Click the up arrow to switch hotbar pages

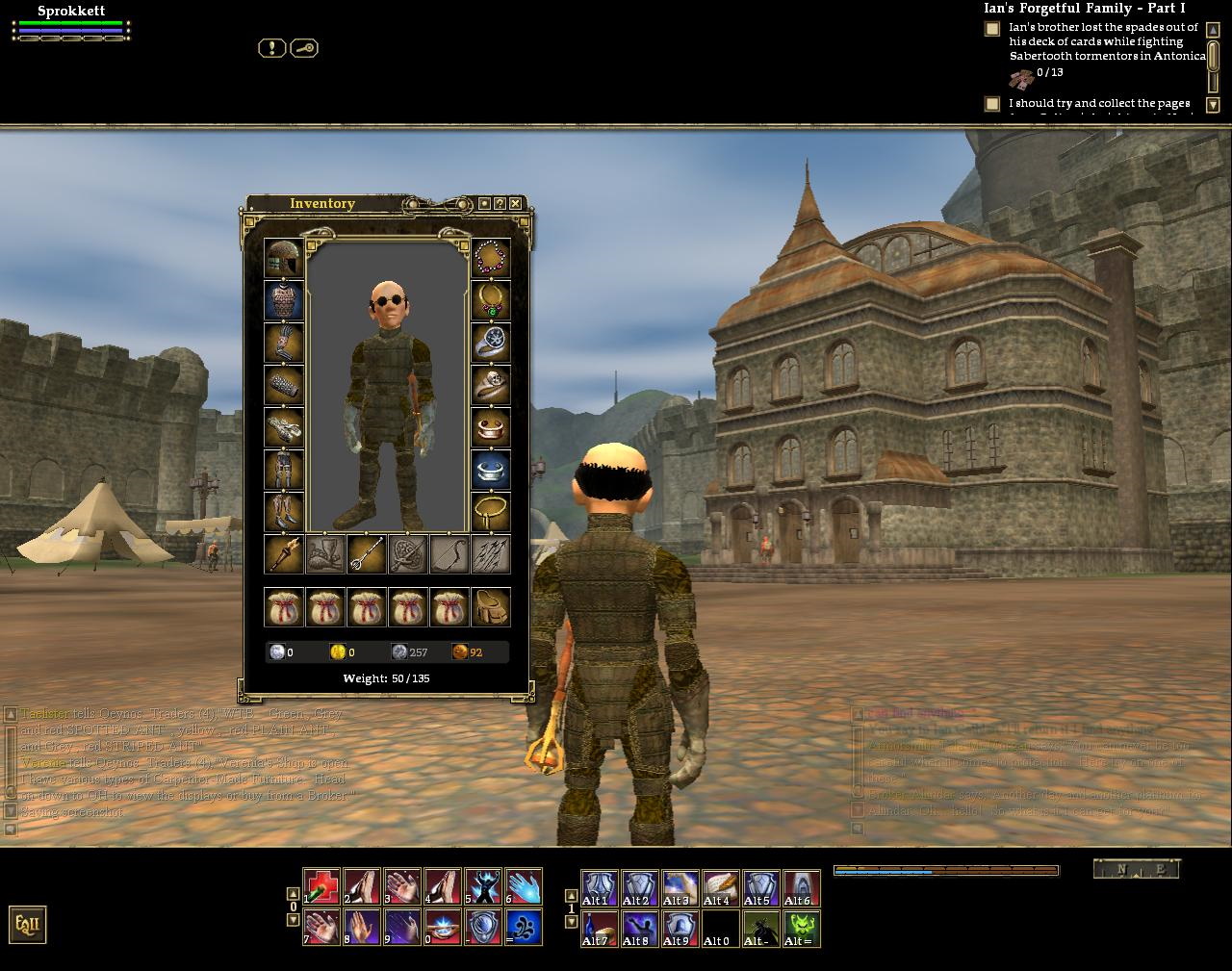pos(294,891)
